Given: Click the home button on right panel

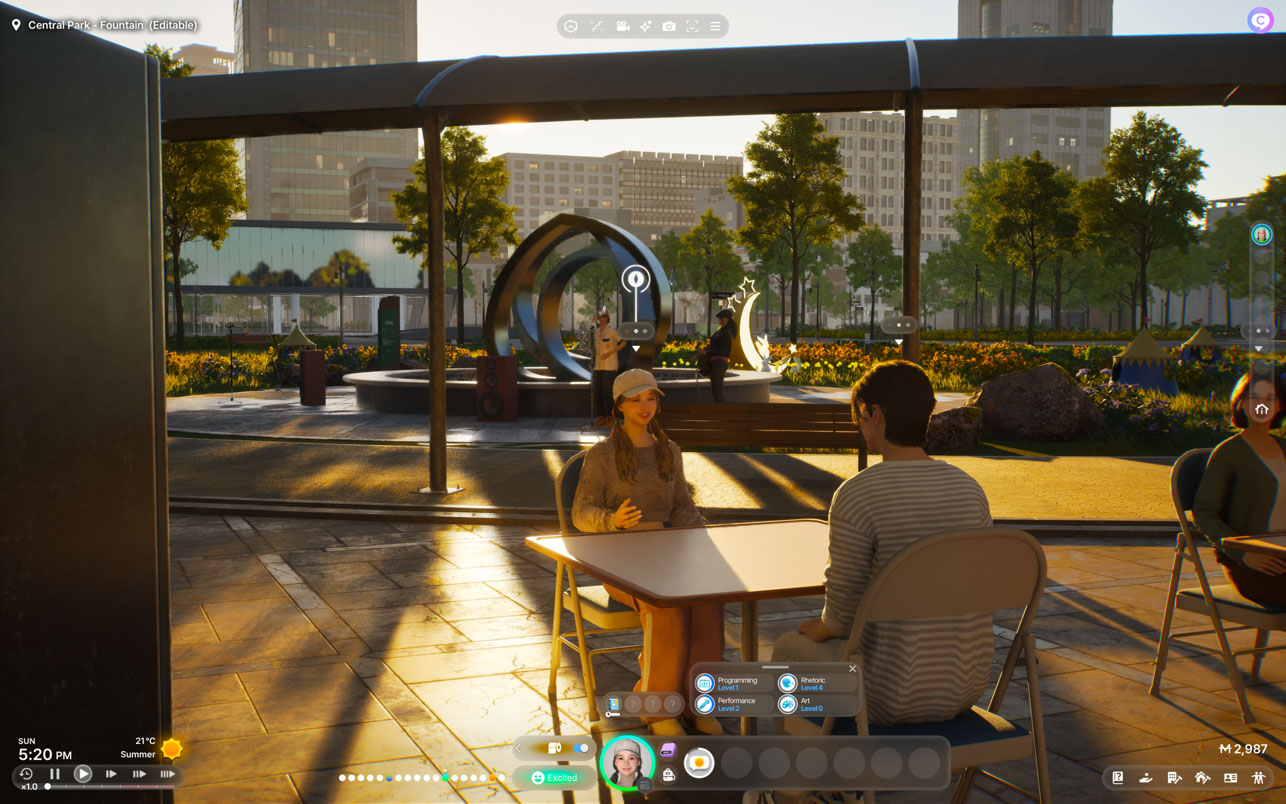Looking at the screenshot, I should pos(1261,409).
